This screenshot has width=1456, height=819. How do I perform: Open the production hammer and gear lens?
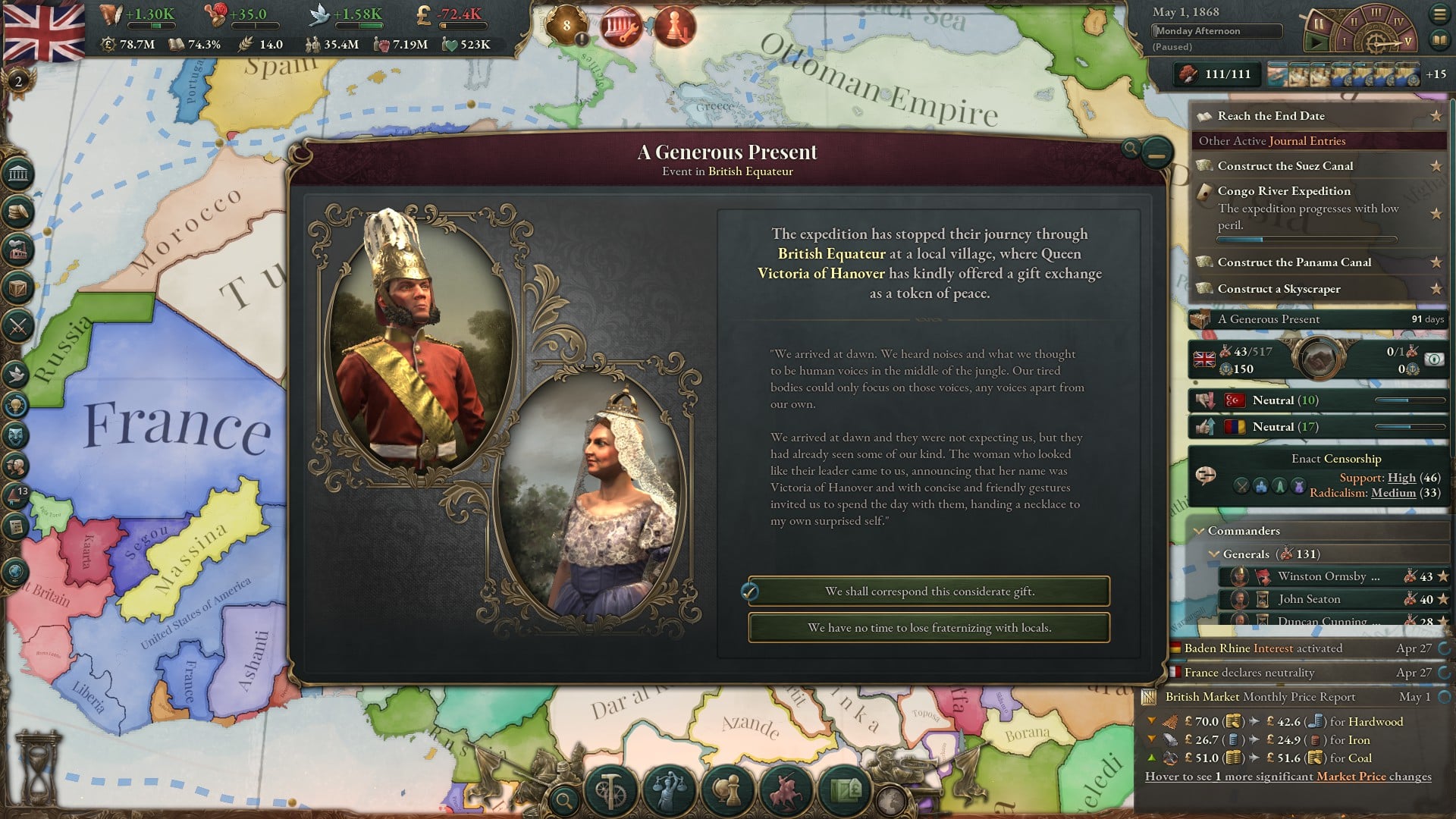point(610,790)
